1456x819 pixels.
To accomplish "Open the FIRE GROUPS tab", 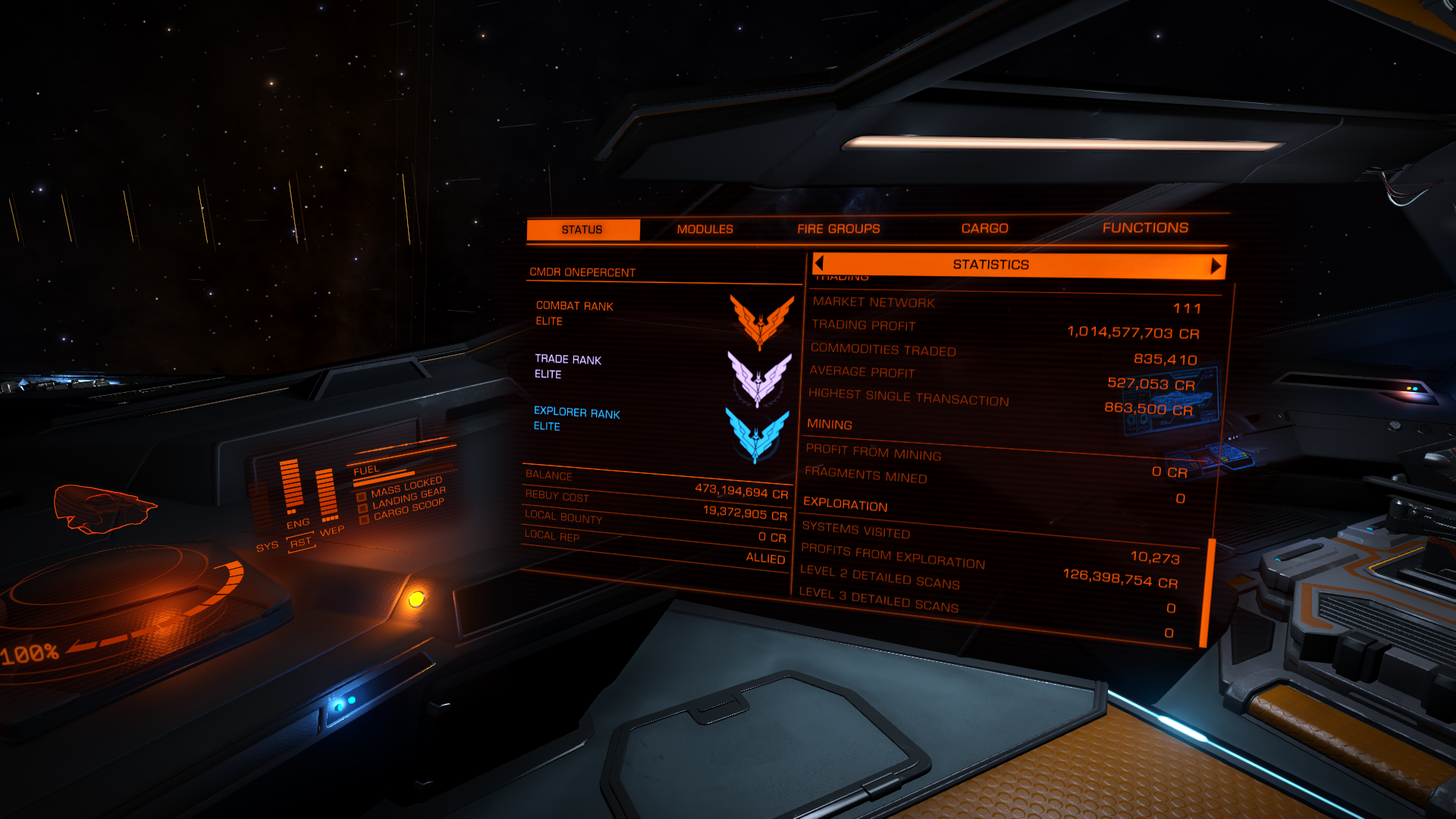I will (x=837, y=228).
